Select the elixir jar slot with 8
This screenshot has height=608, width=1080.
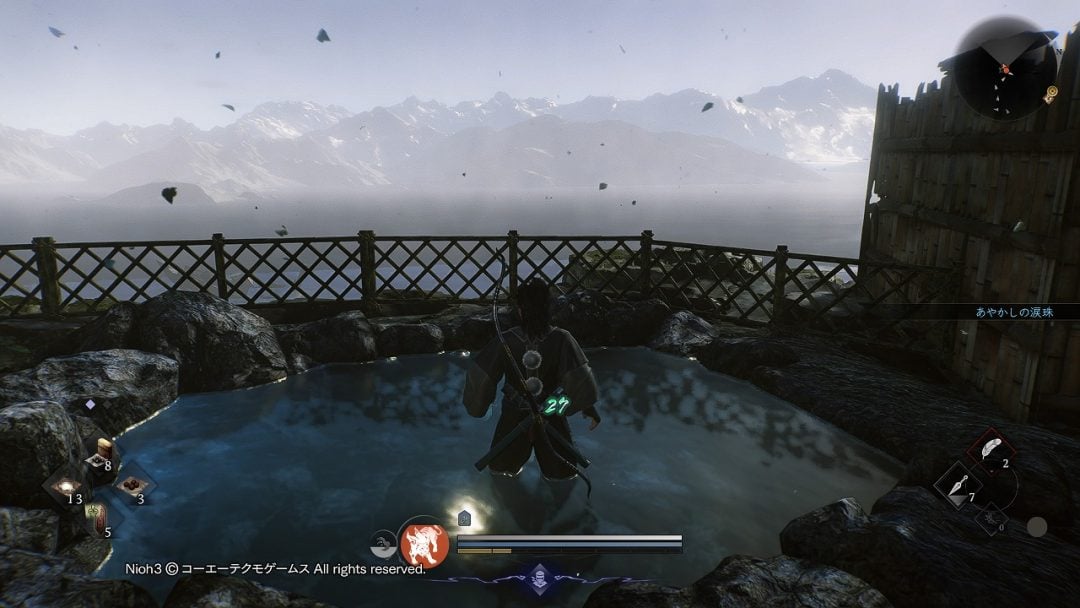click(101, 456)
